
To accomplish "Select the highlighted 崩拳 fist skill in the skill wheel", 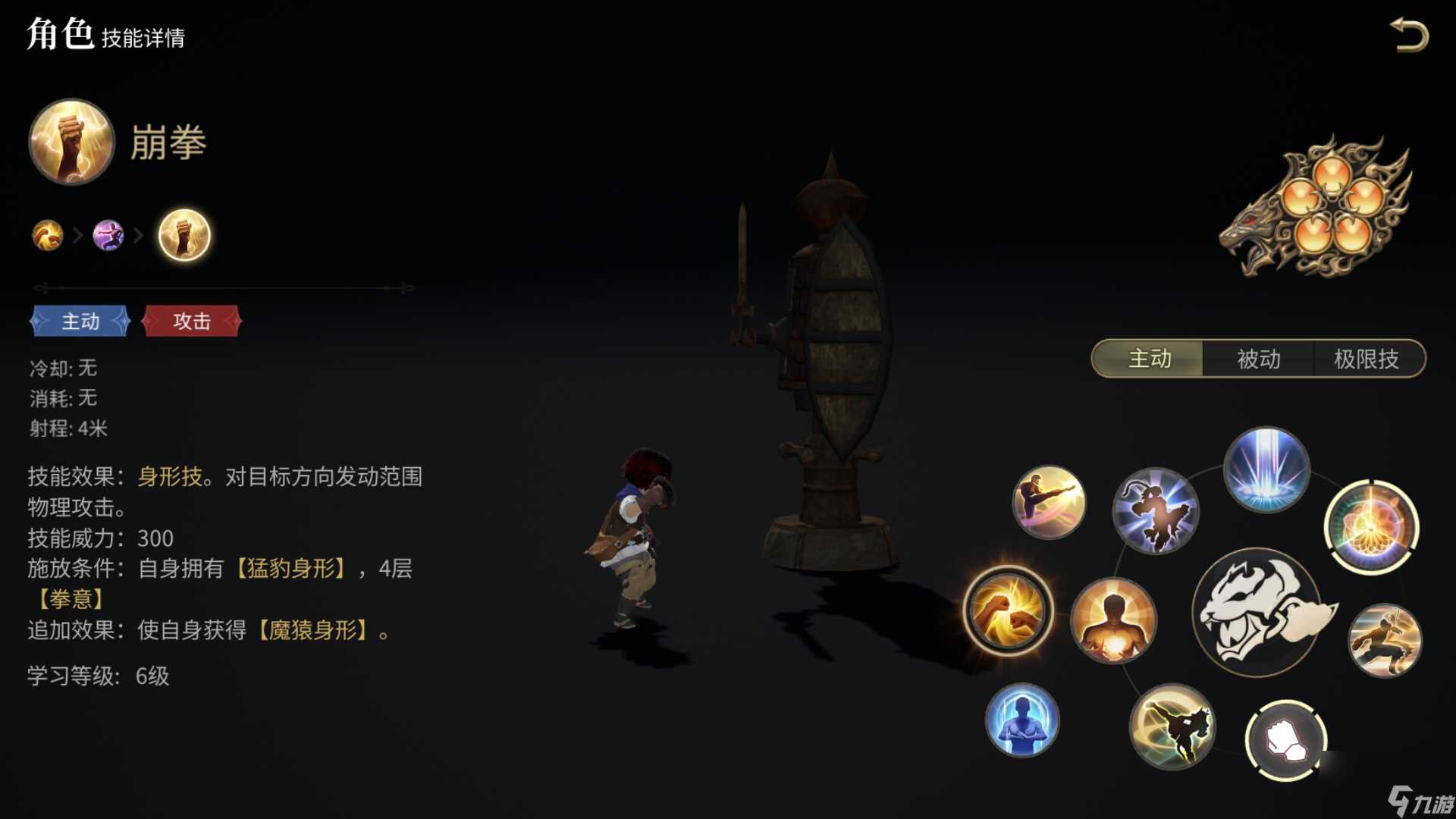I will [x=1009, y=613].
